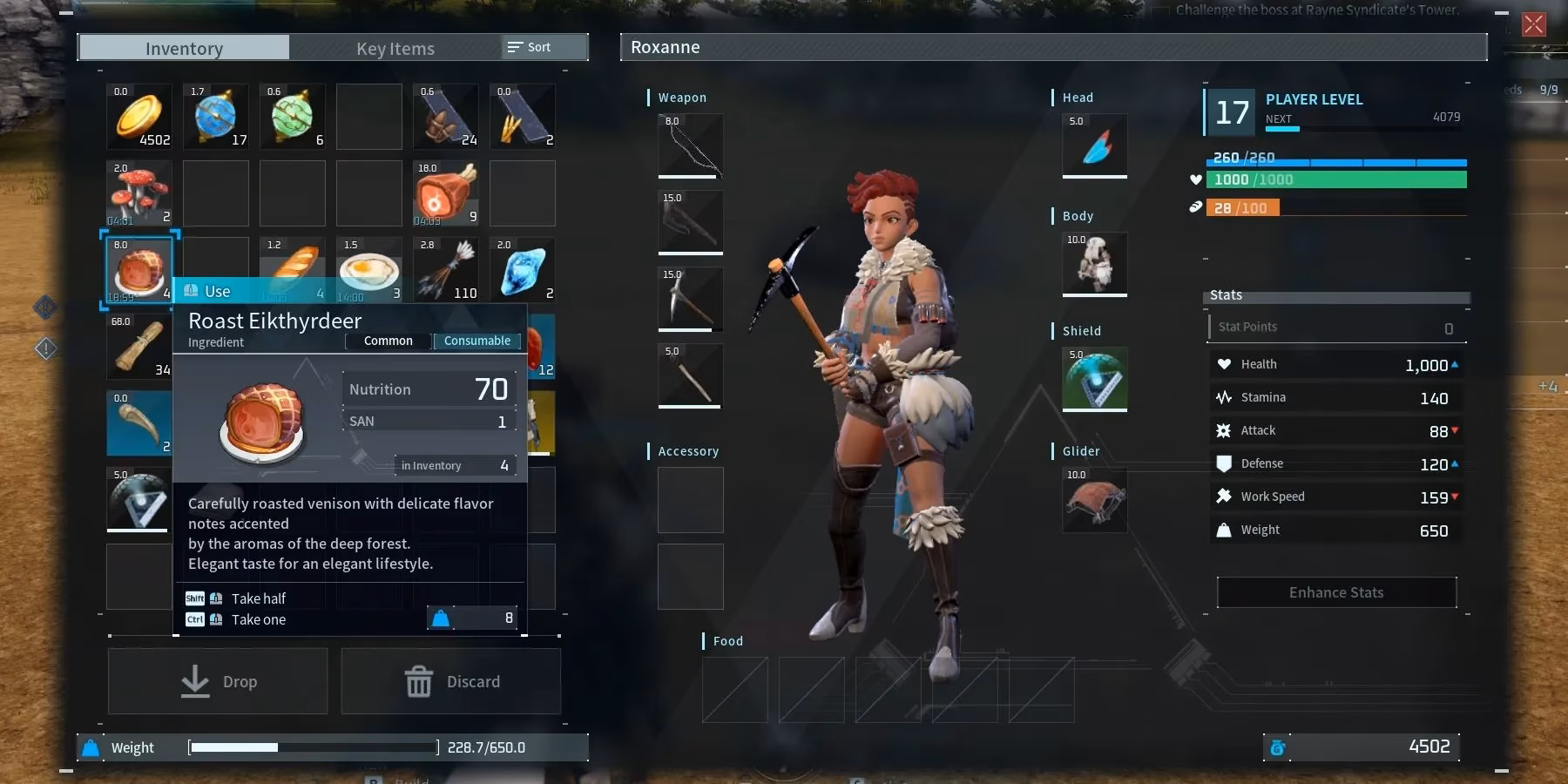Click the arrows bundle item in inventory

tap(445, 270)
